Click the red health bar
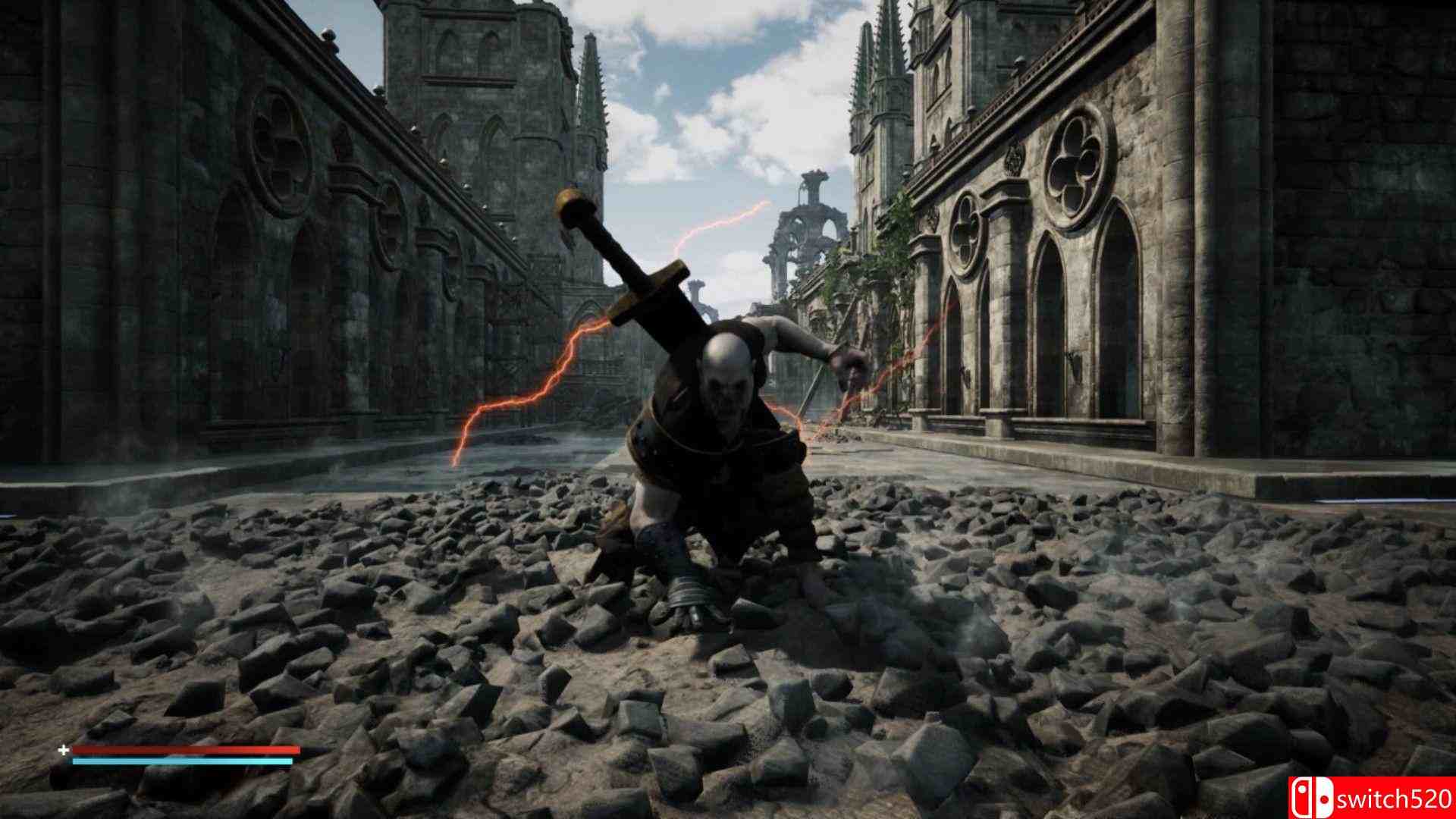This screenshot has width=1456, height=819. (x=186, y=749)
